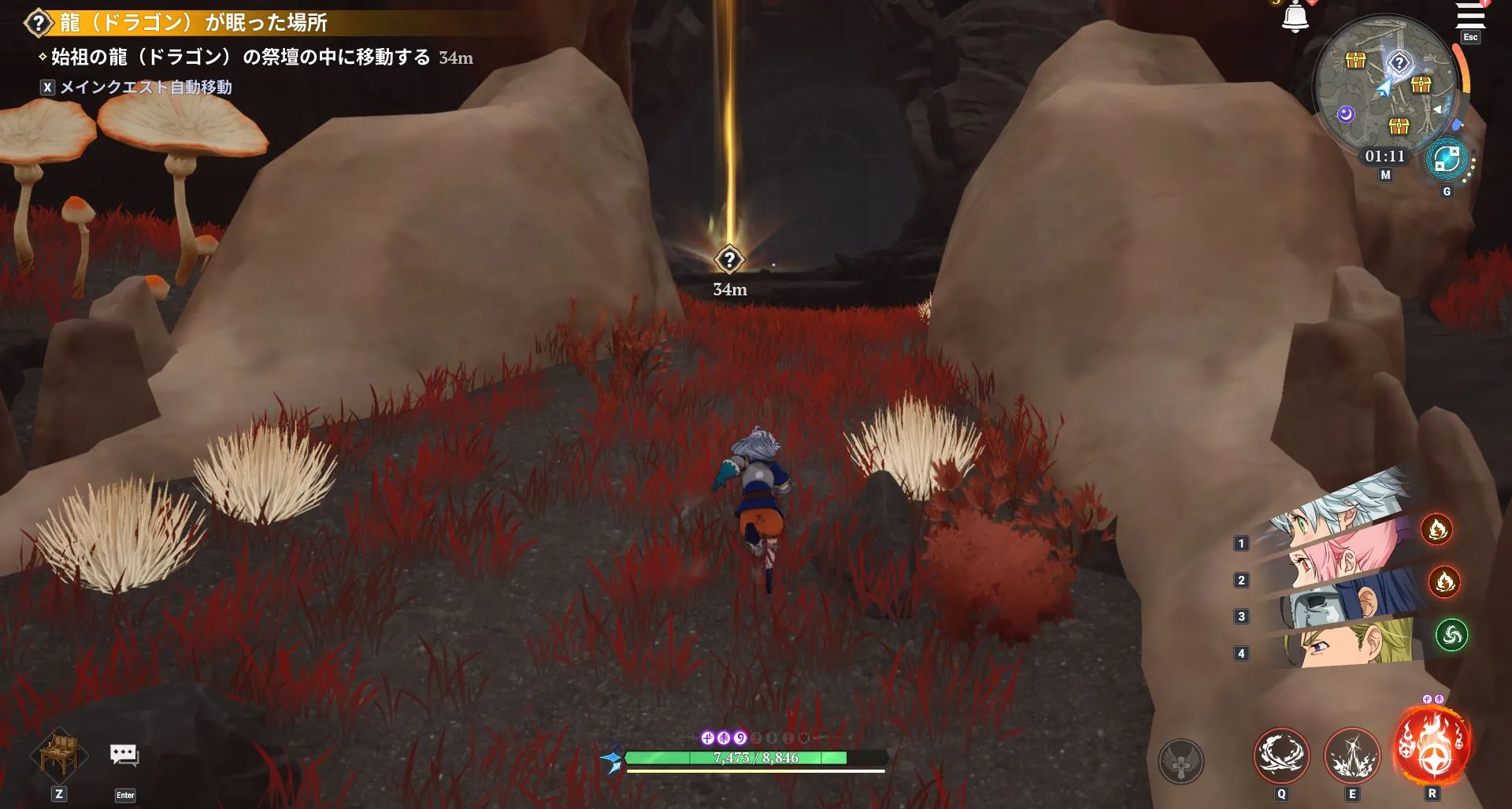Click a treasure chest icon on the minimap

[1354, 59]
